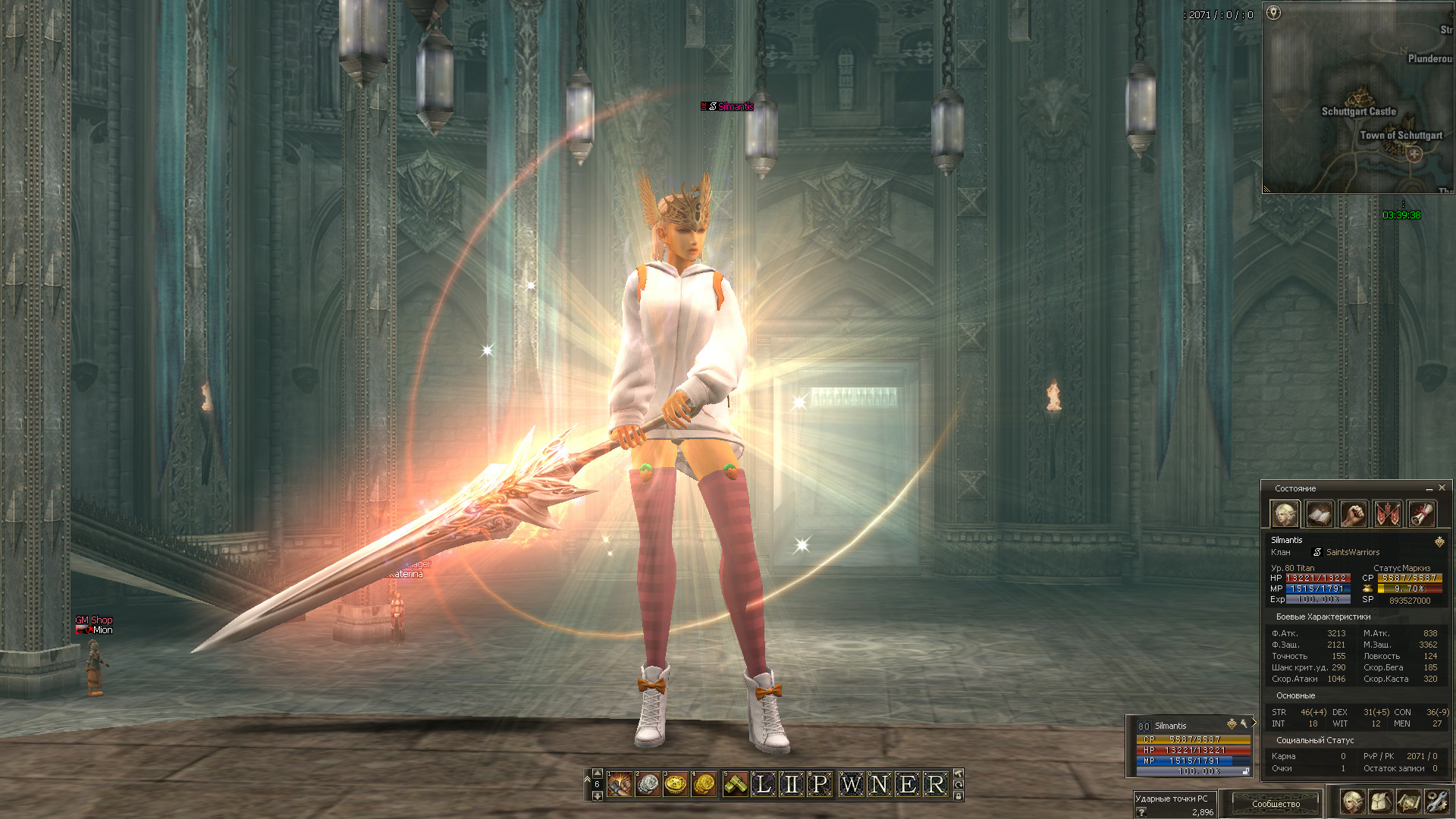Rotate the hotbar orientation
Viewport: 1456px width, 819px height.
point(959,784)
